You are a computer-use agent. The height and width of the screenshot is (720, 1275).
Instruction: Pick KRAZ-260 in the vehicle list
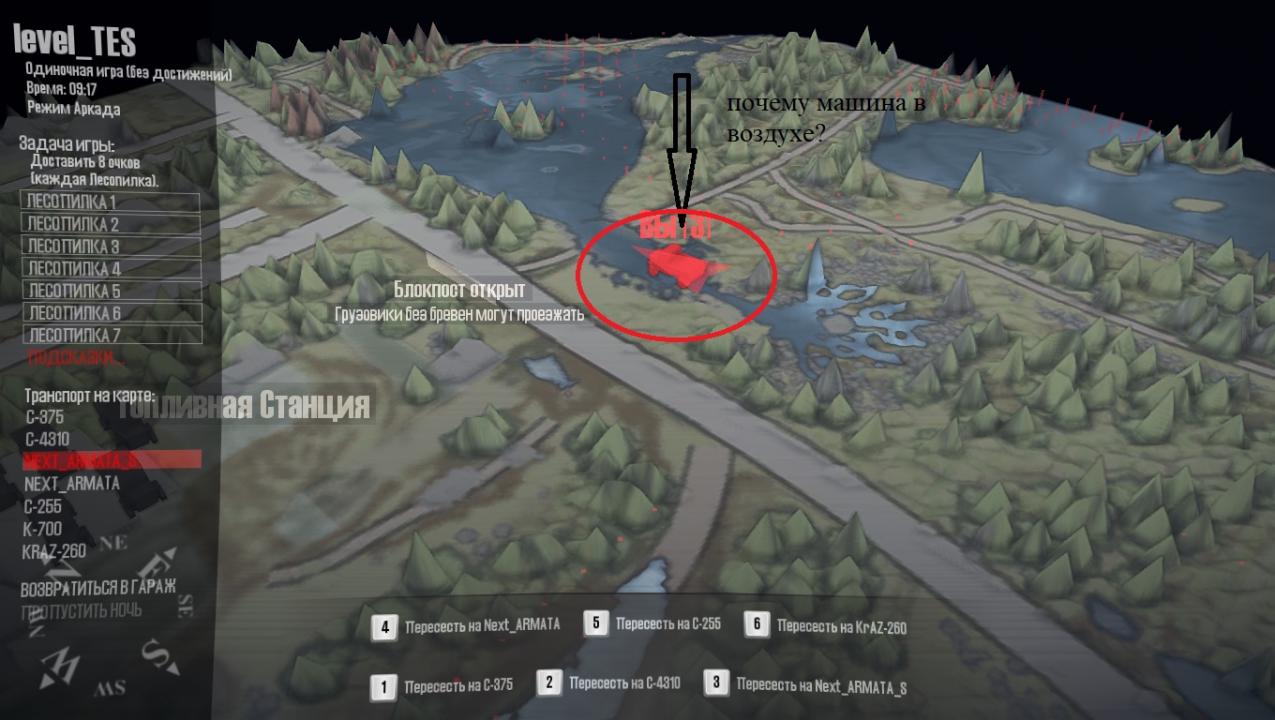[x=54, y=551]
